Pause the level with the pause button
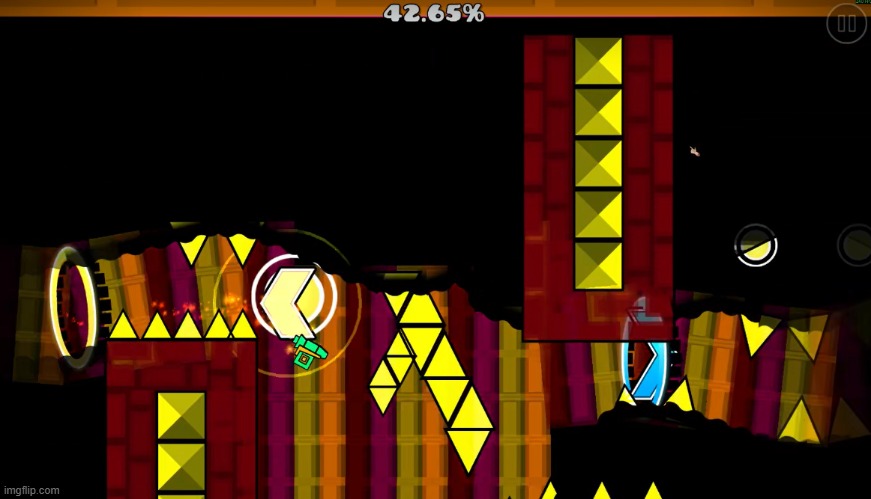871x499 pixels. pyautogui.click(x=846, y=24)
